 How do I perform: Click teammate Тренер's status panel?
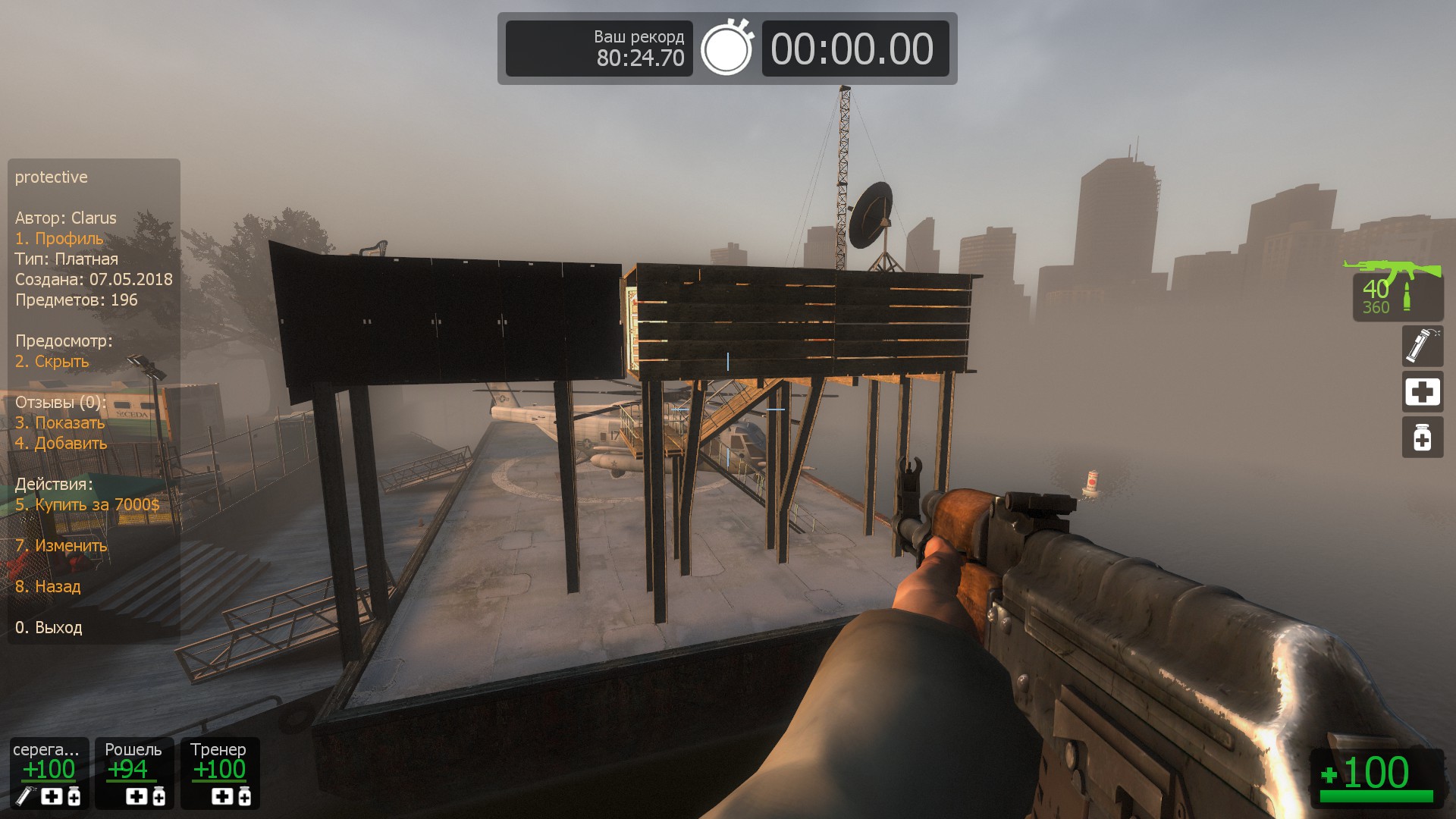pos(220,773)
